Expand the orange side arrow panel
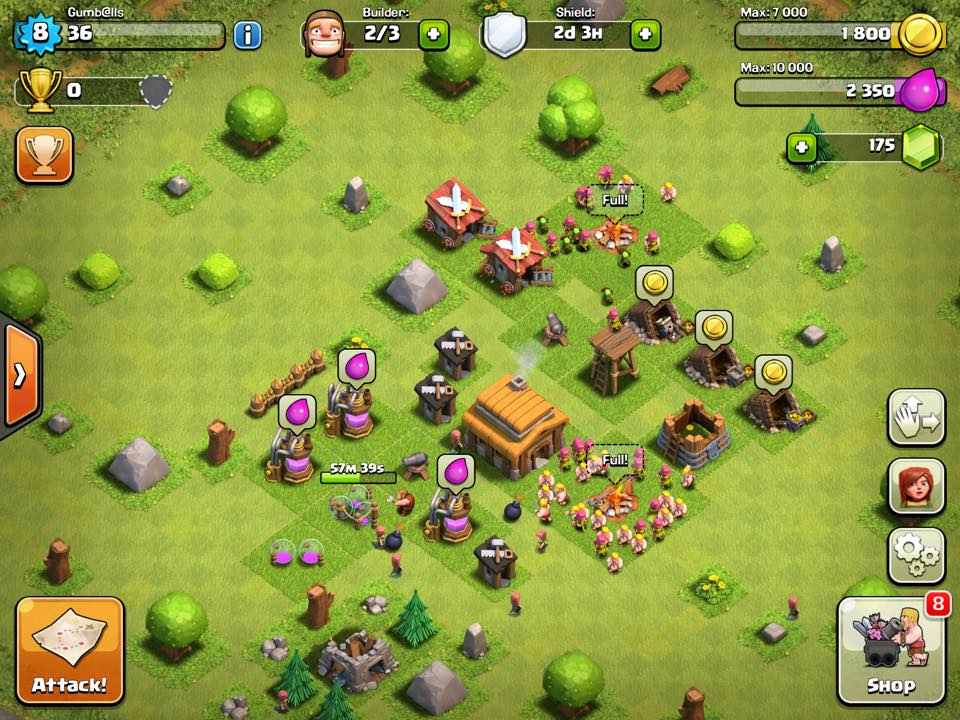The height and width of the screenshot is (720, 960). pyautogui.click(x=20, y=375)
